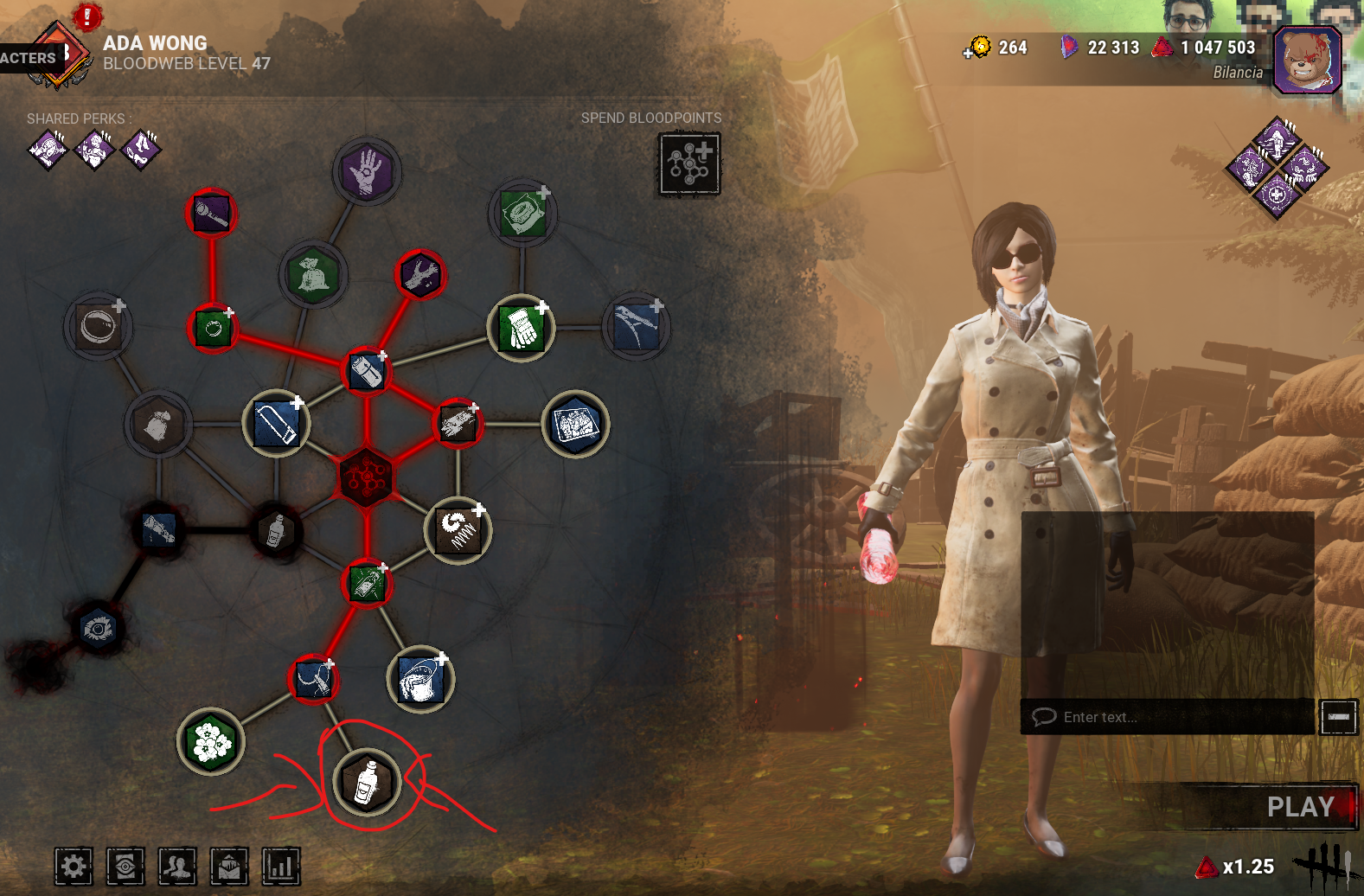Open the friends list icon
The height and width of the screenshot is (896, 1364).
click(x=177, y=866)
